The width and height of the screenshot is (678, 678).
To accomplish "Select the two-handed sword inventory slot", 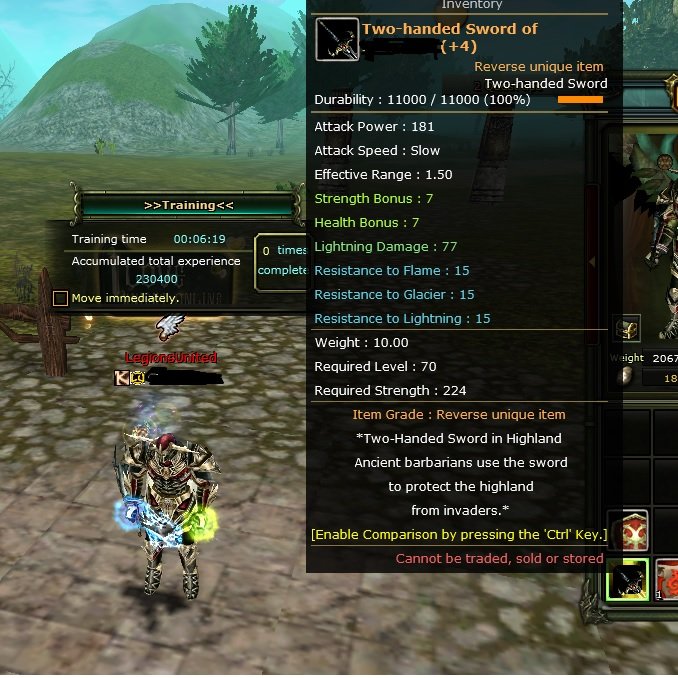I will click(630, 580).
